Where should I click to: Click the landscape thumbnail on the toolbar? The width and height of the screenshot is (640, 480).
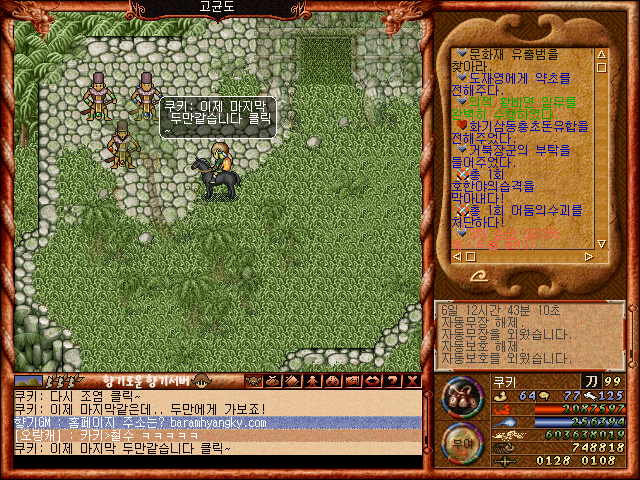pyautogui.click(x=28, y=381)
